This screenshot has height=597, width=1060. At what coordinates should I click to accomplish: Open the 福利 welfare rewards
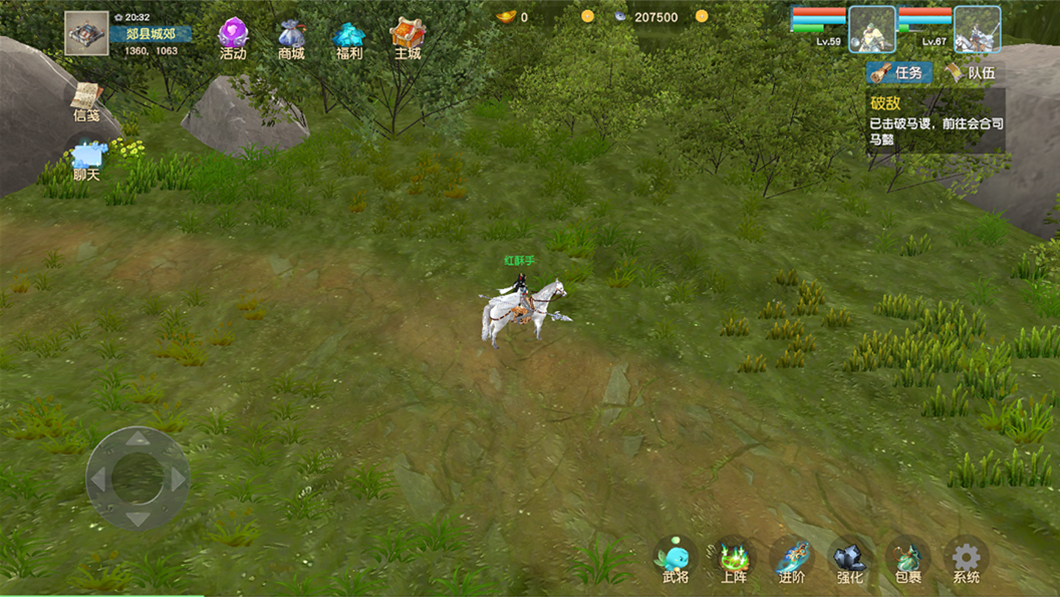click(x=349, y=38)
